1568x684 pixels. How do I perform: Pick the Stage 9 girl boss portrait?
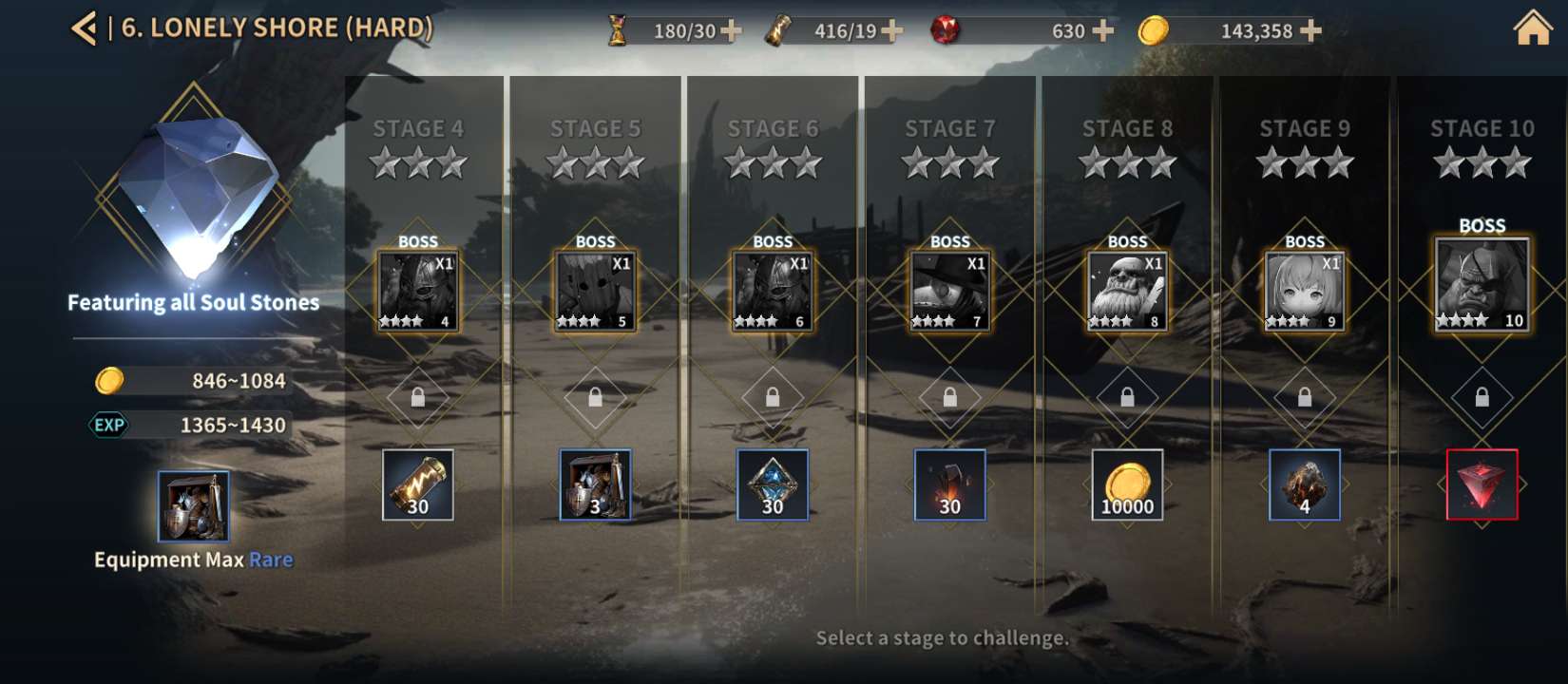(x=1304, y=291)
